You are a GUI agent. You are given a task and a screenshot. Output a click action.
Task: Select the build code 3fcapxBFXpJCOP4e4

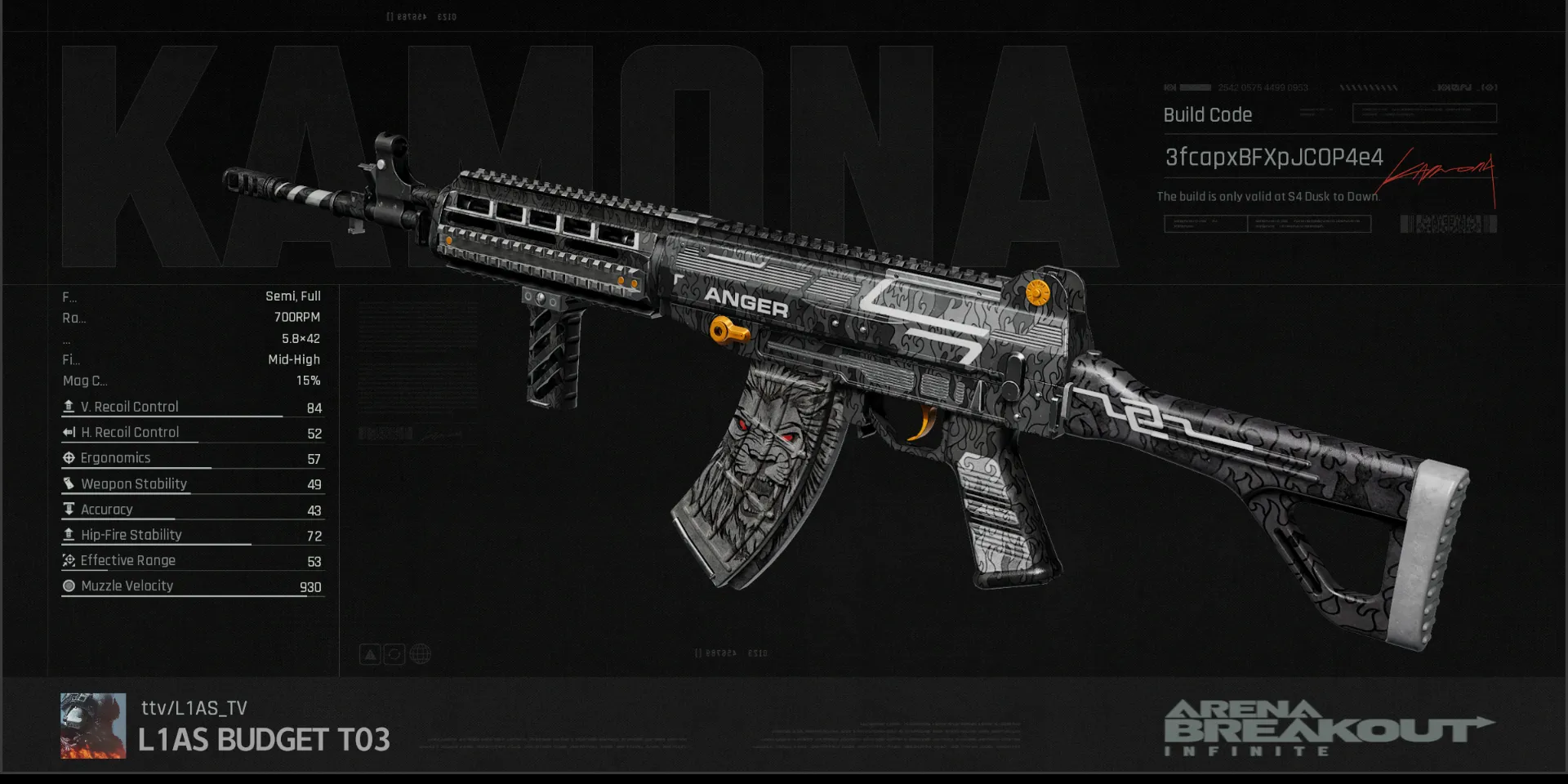click(1273, 157)
